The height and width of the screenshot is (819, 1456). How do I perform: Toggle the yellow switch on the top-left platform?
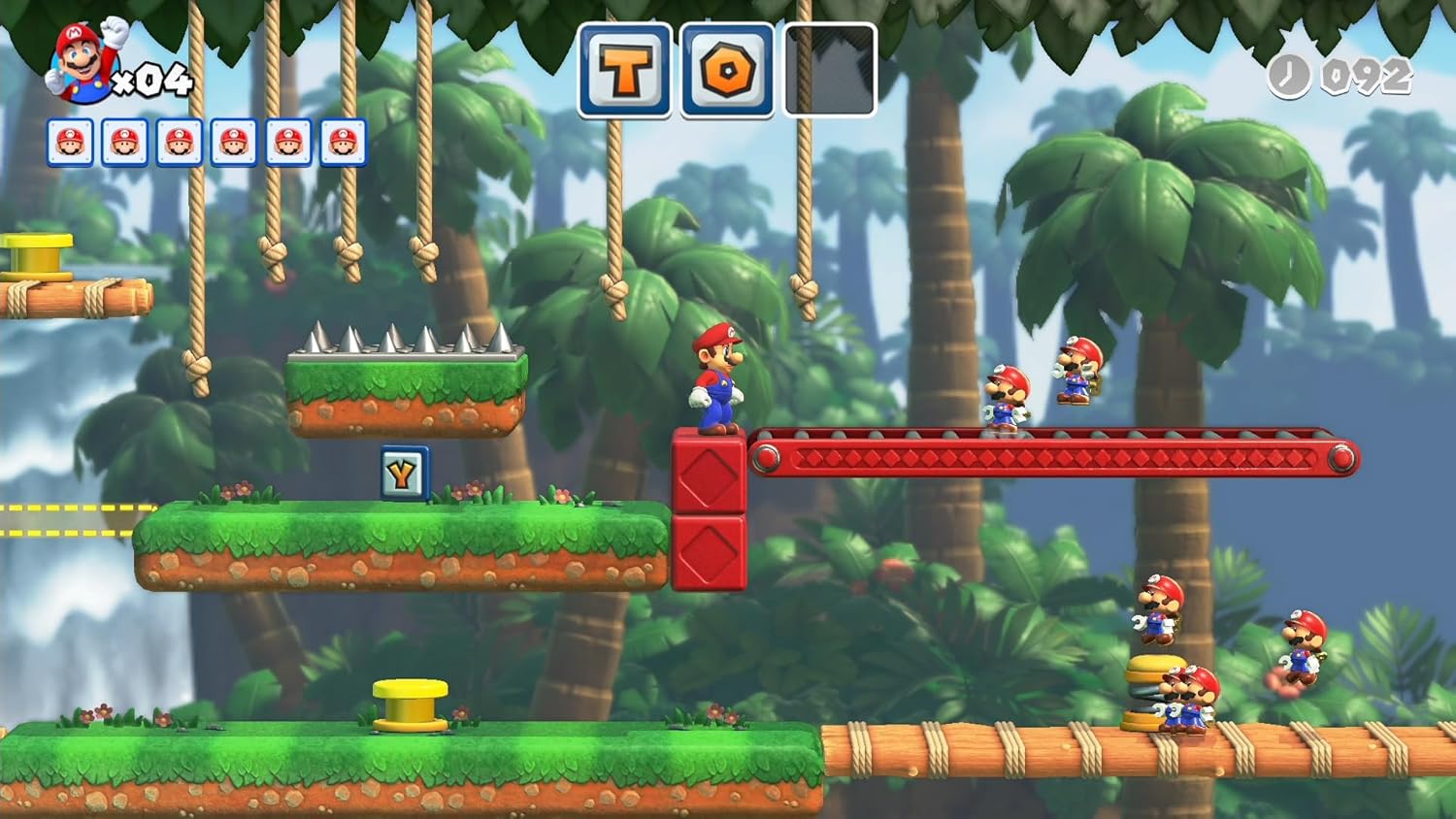[37, 254]
